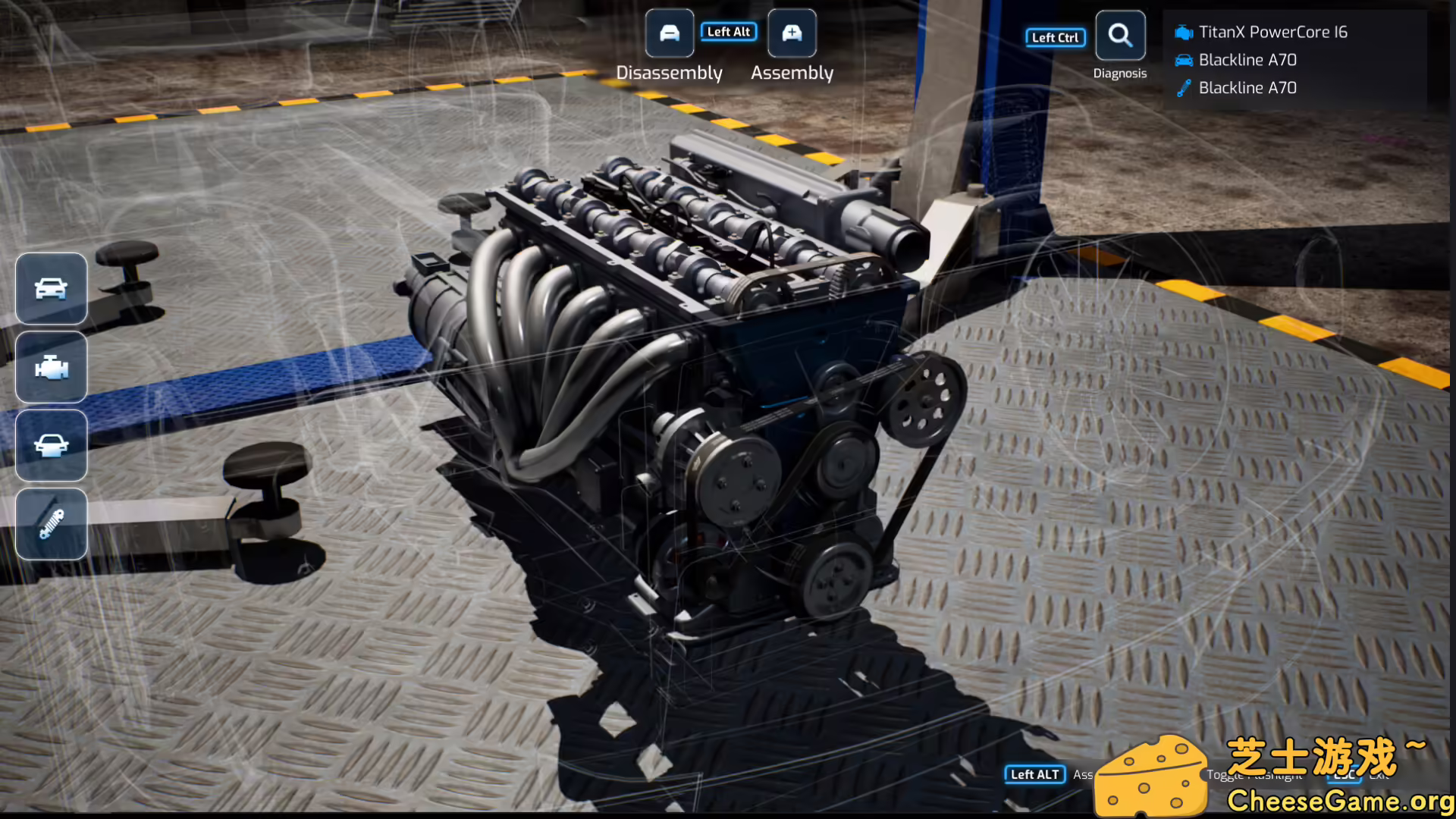The height and width of the screenshot is (819, 1456).
Task: Select the engine view icon
Action: tap(52, 368)
